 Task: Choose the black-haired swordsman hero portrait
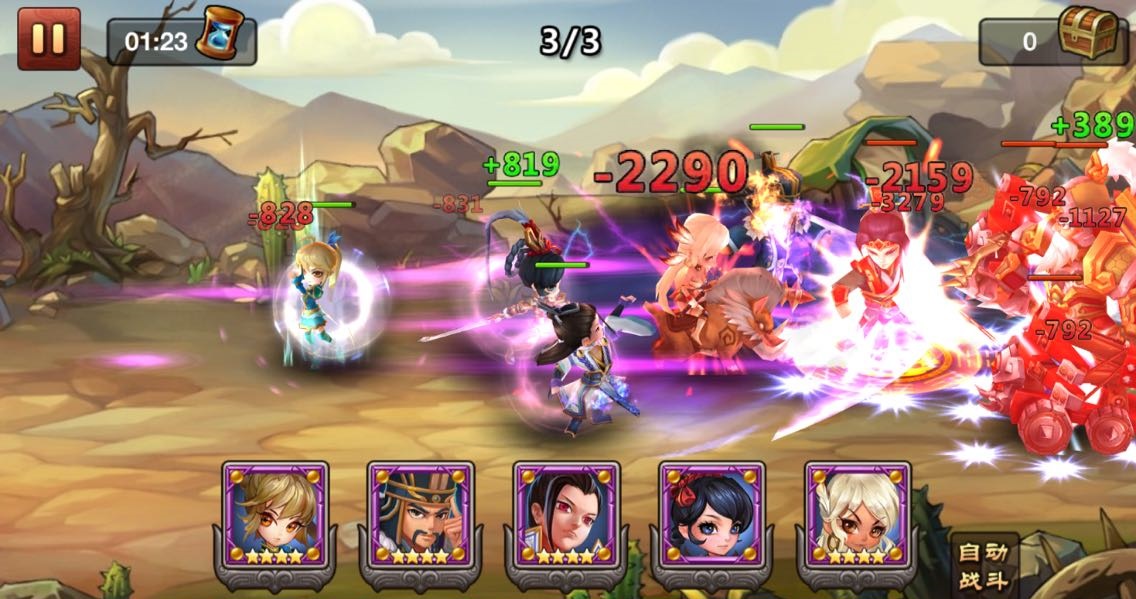[566, 516]
